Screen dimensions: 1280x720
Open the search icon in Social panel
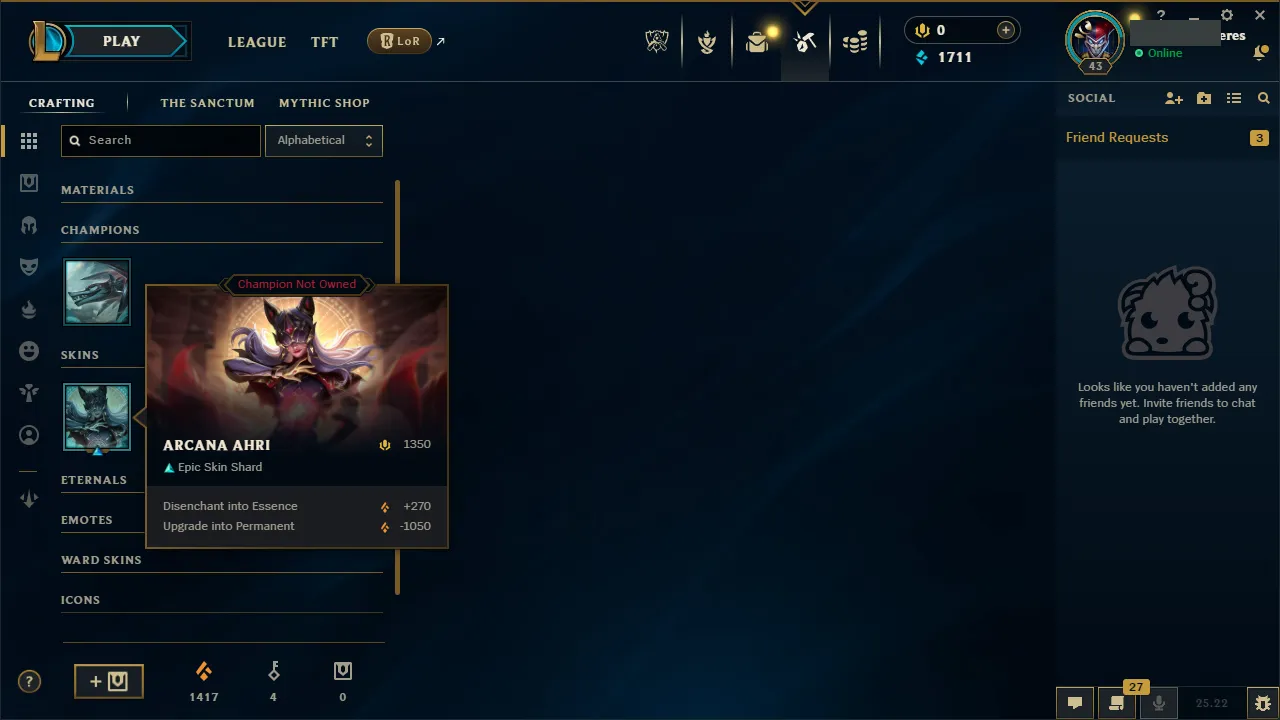1263,98
